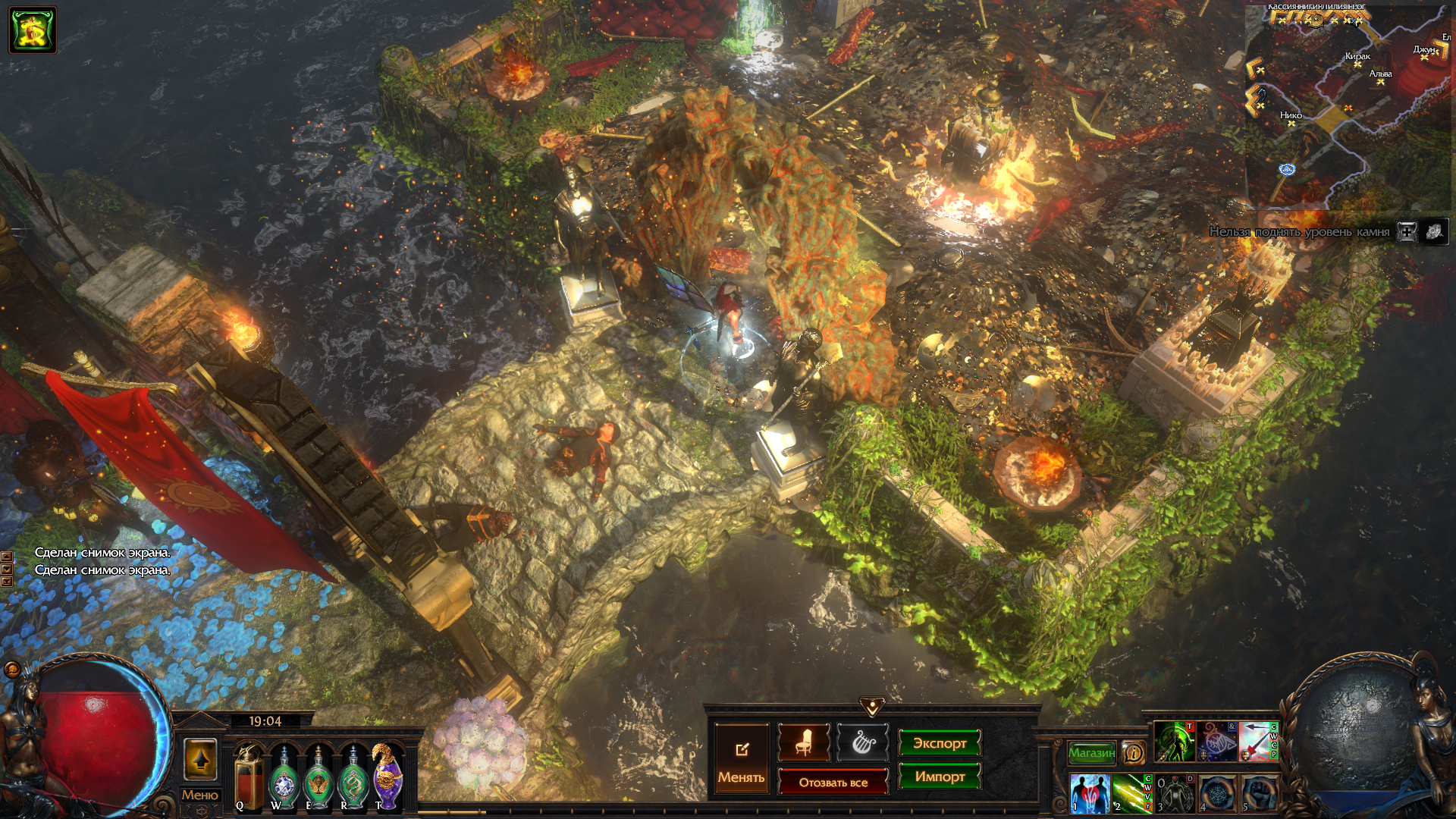This screenshot has height=819, width=1456.
Task: Click the orange info speech-bubble icon
Action: coord(1134,752)
